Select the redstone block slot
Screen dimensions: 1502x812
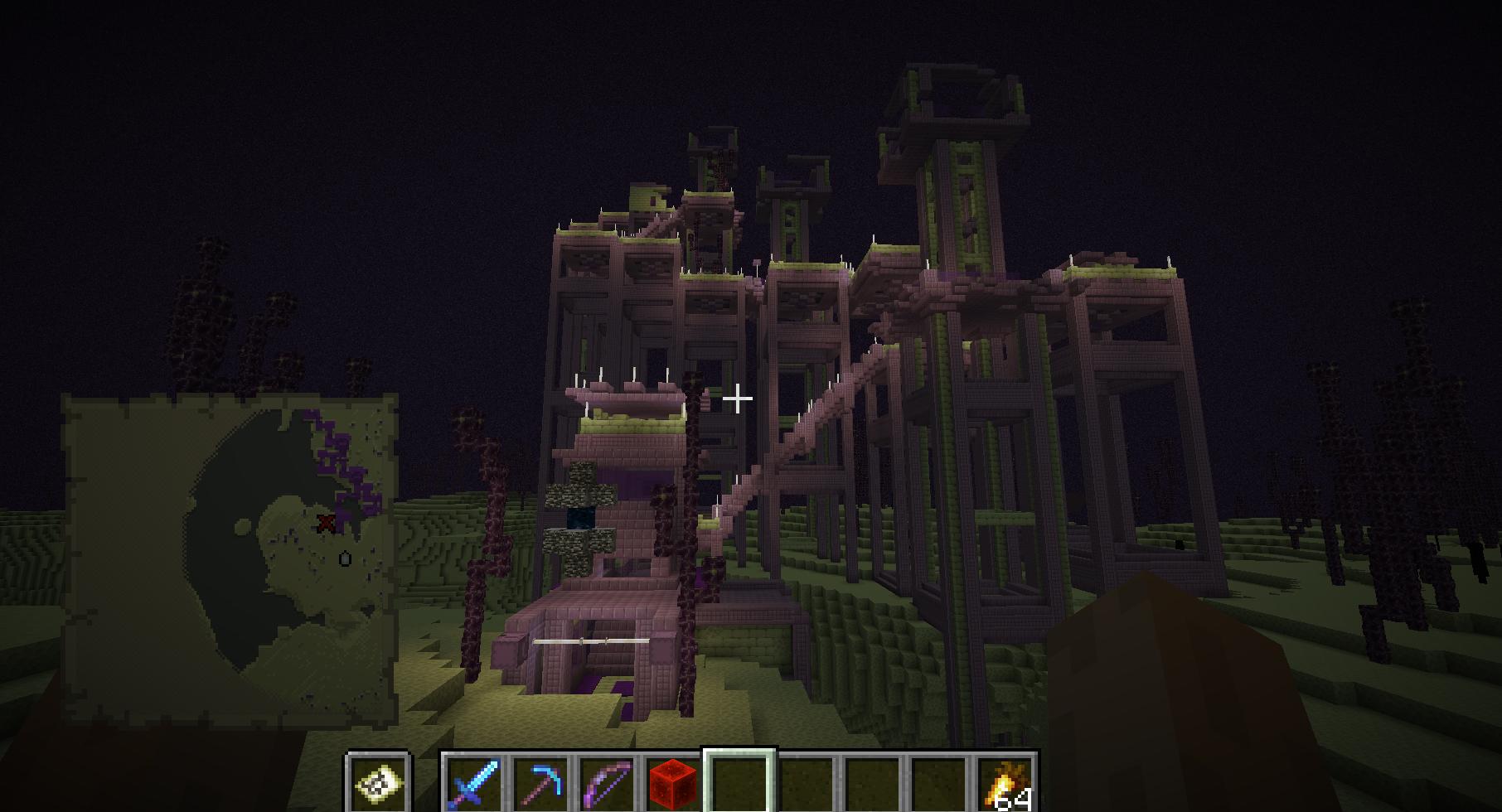tap(673, 782)
